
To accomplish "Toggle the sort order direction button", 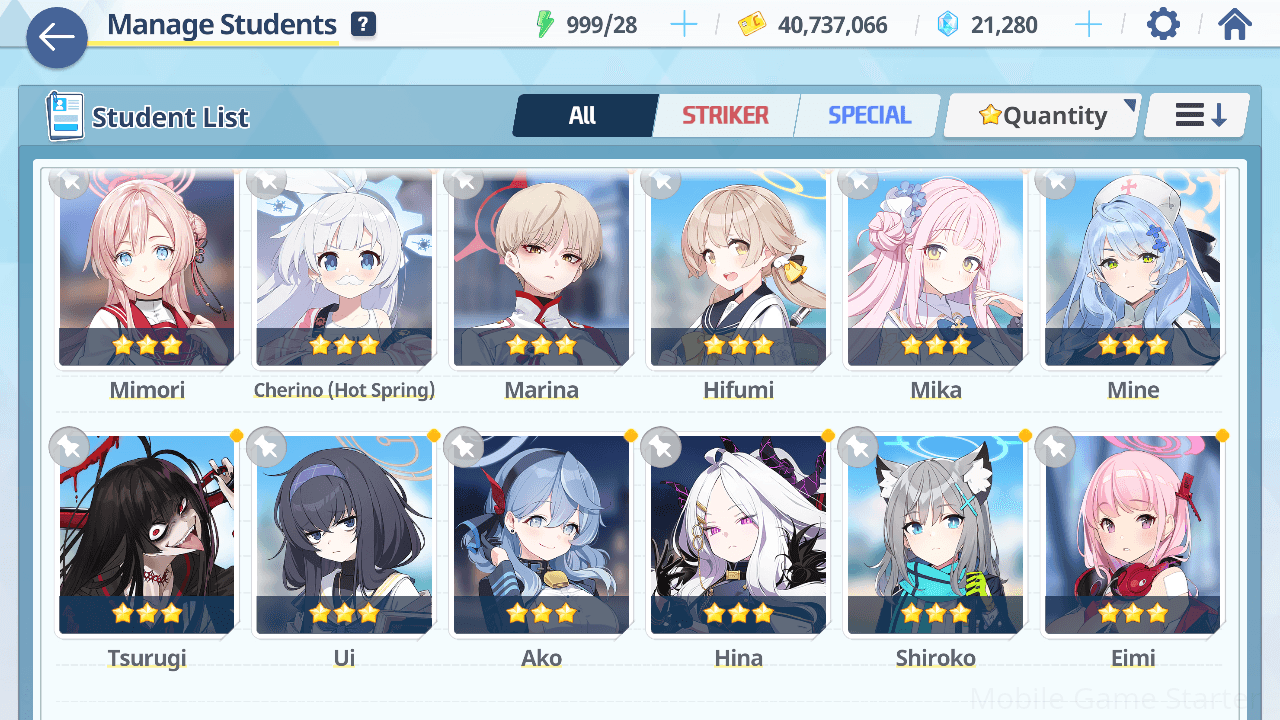I will (1199, 116).
